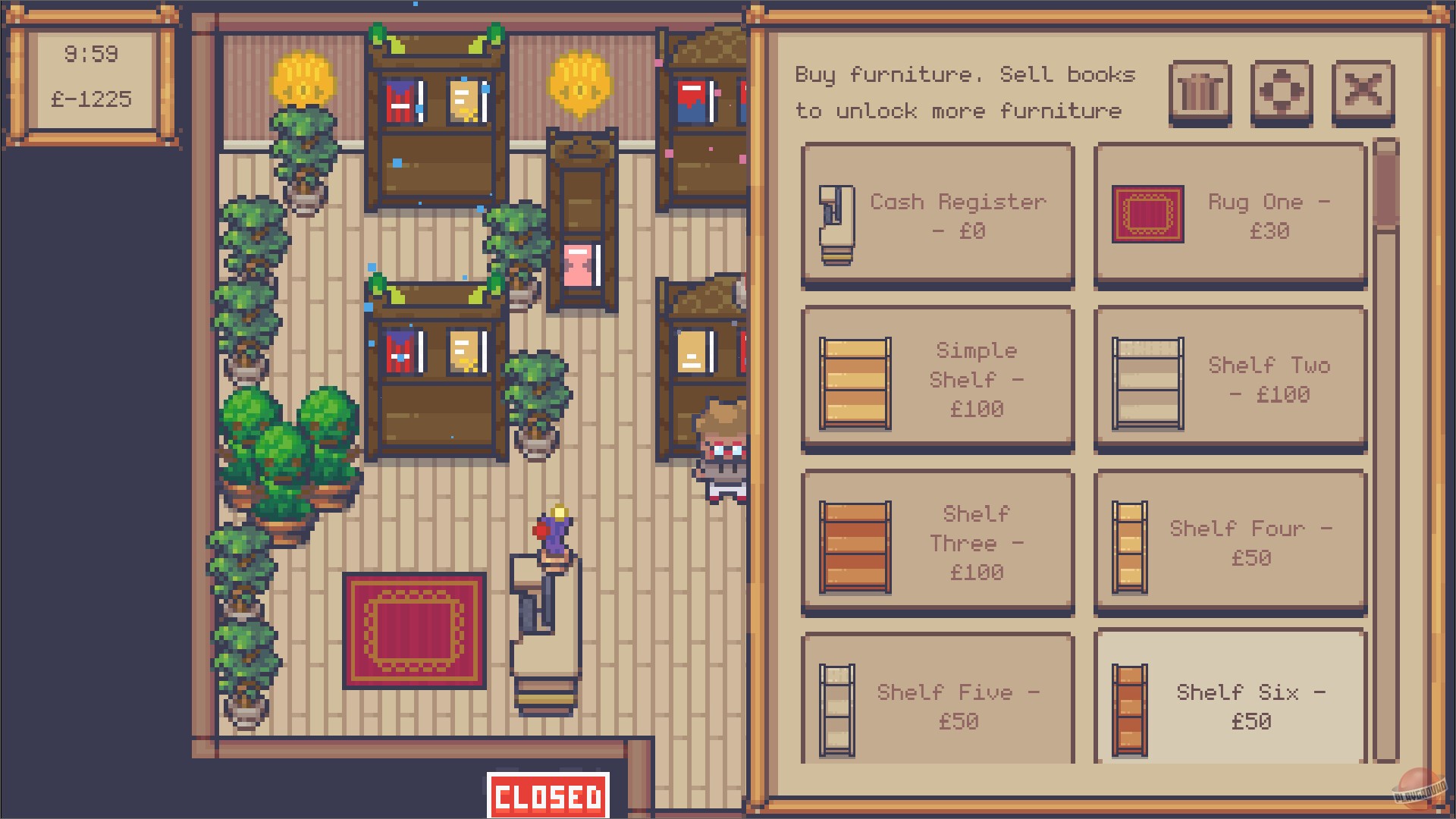This screenshot has height=819, width=1456.
Task: Close the furniture shop panel
Action: (x=1363, y=93)
